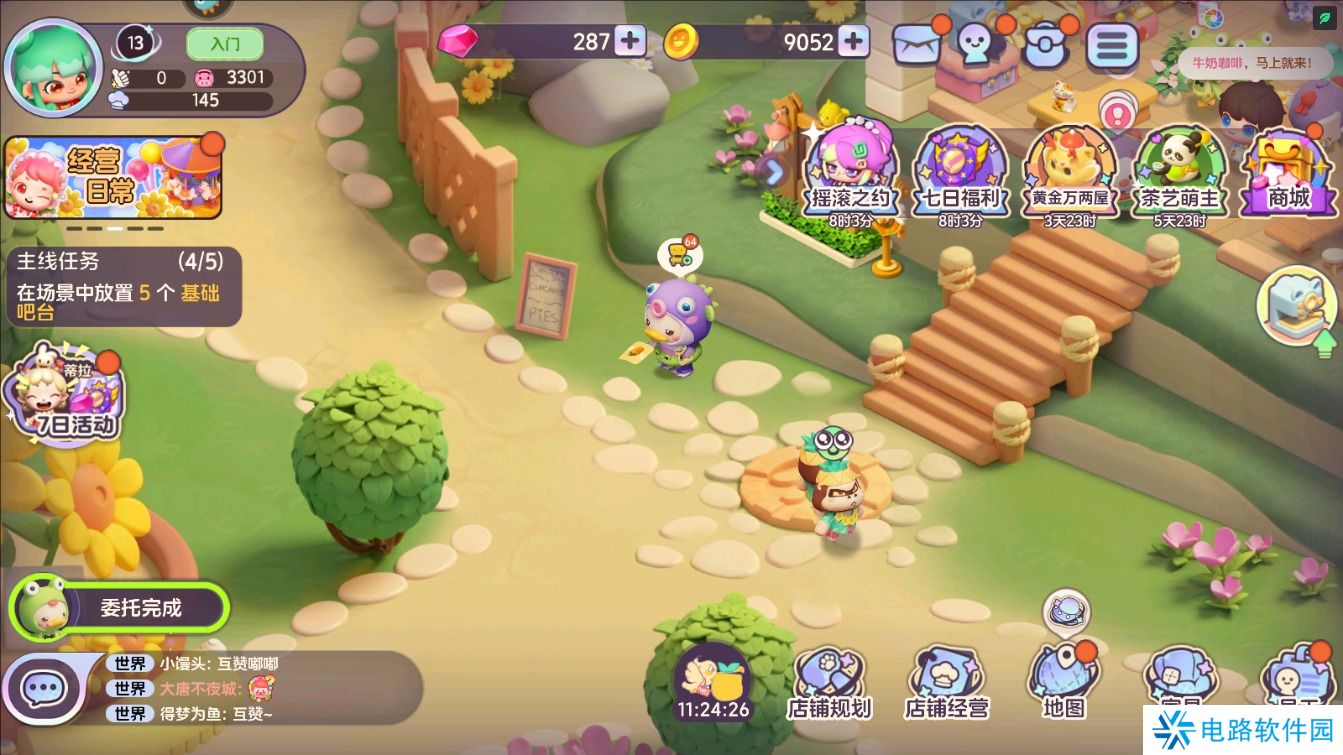Add more pink gems with plus button
Viewport: 1343px width, 755px height.
[x=630, y=41]
